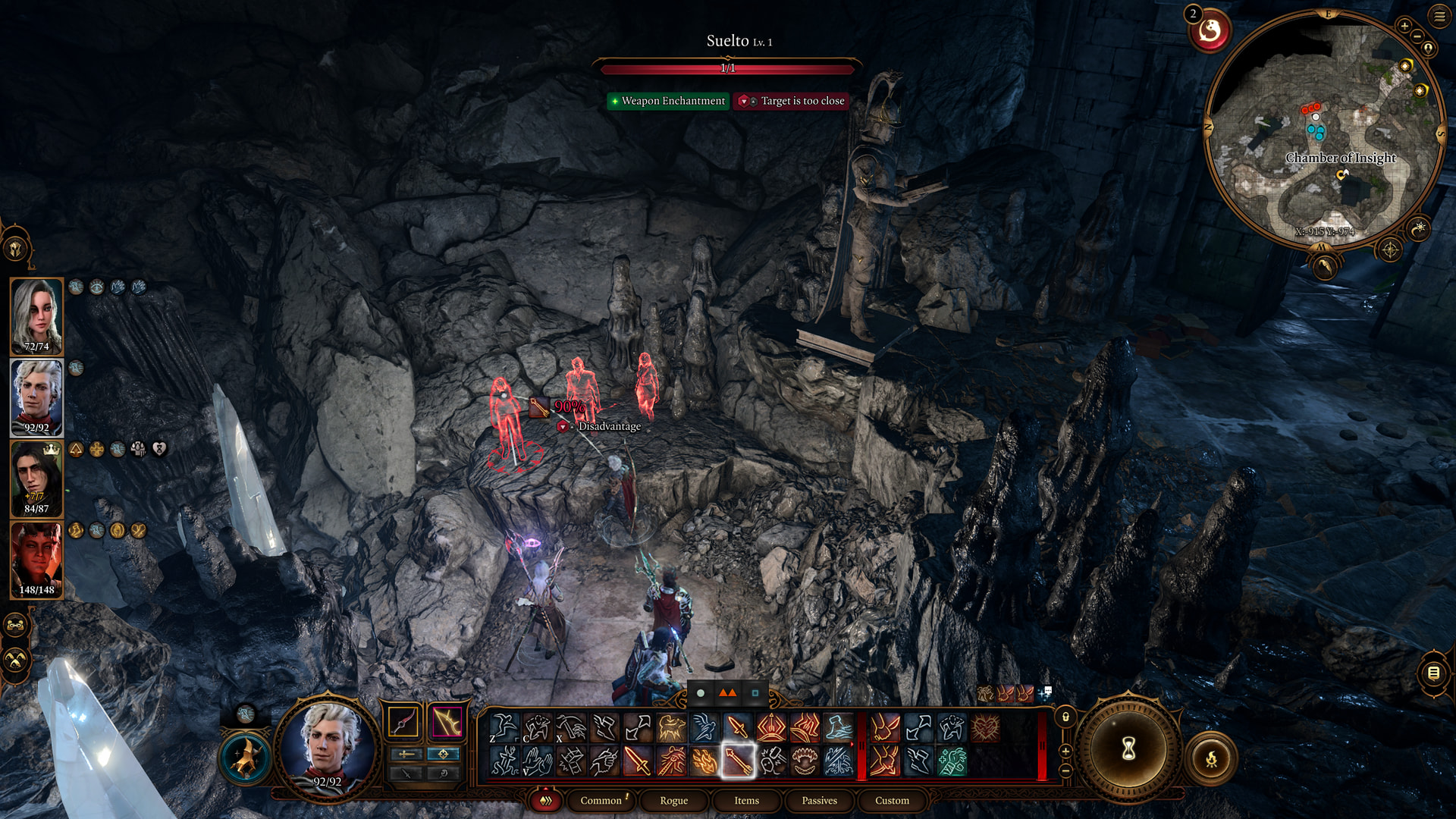Open the Rogue actions tab

point(673,800)
